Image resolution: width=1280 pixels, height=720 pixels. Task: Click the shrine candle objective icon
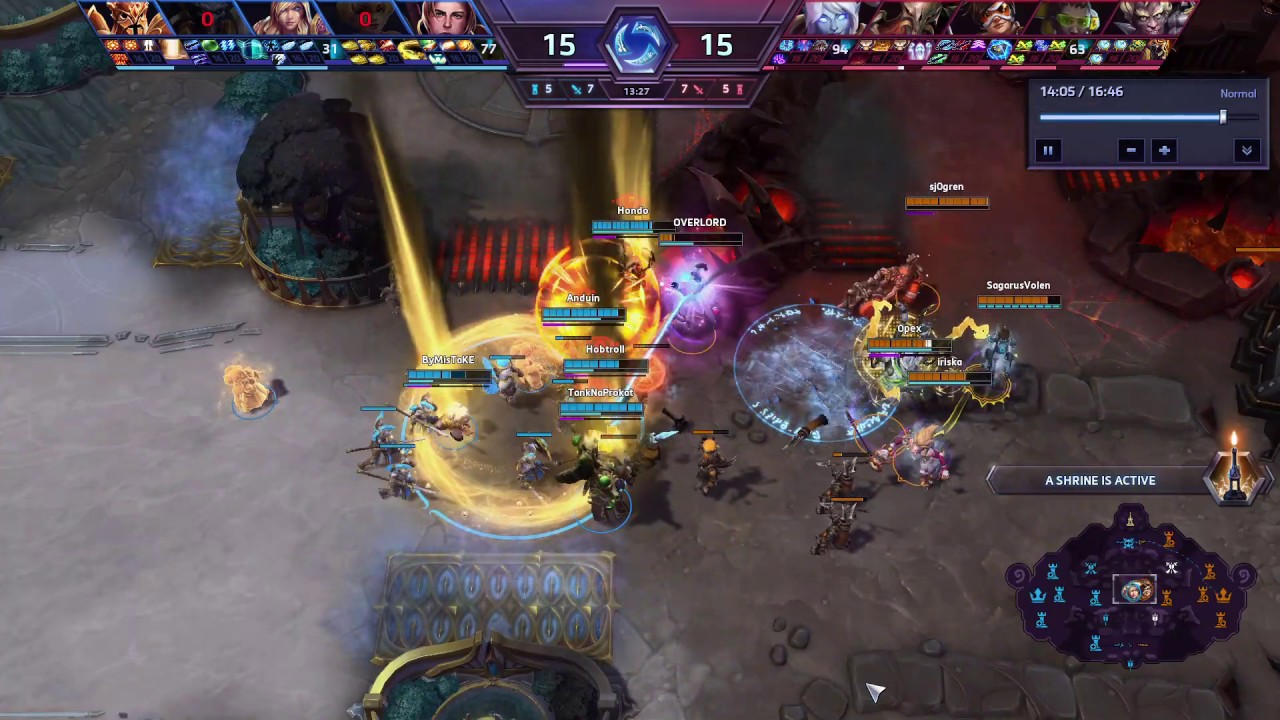point(1234,470)
